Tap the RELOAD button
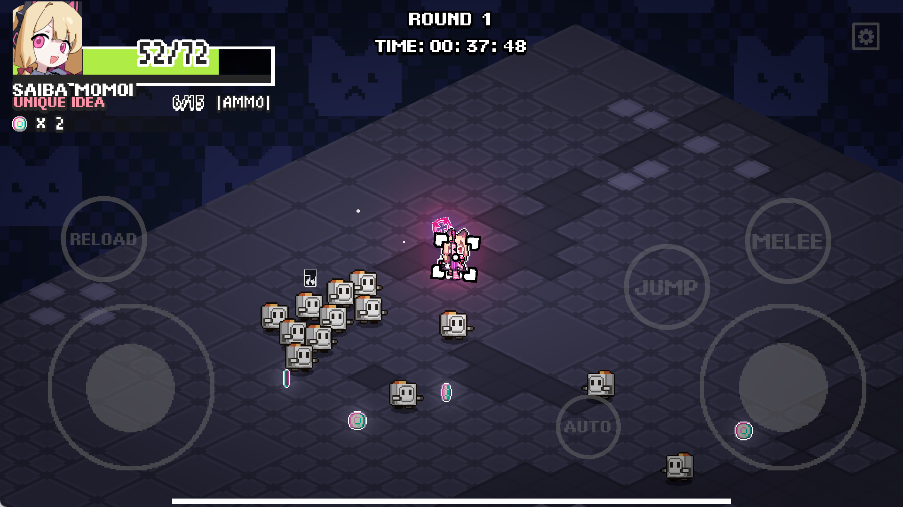The height and width of the screenshot is (507, 903). (x=103, y=239)
